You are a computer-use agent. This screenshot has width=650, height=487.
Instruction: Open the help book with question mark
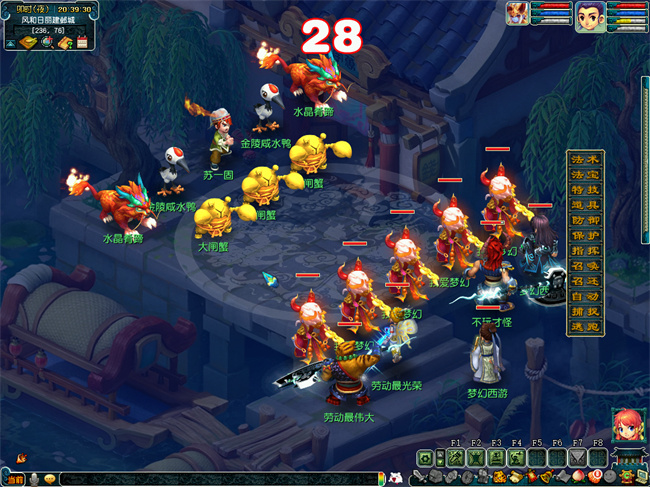click(63, 43)
